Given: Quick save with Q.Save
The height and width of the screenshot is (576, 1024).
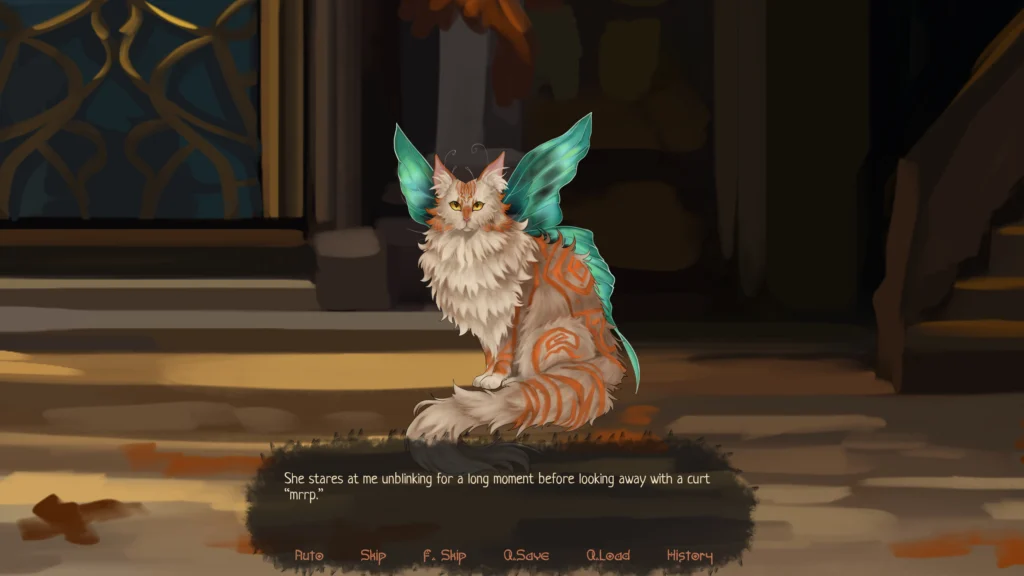Looking at the screenshot, I should (526, 556).
